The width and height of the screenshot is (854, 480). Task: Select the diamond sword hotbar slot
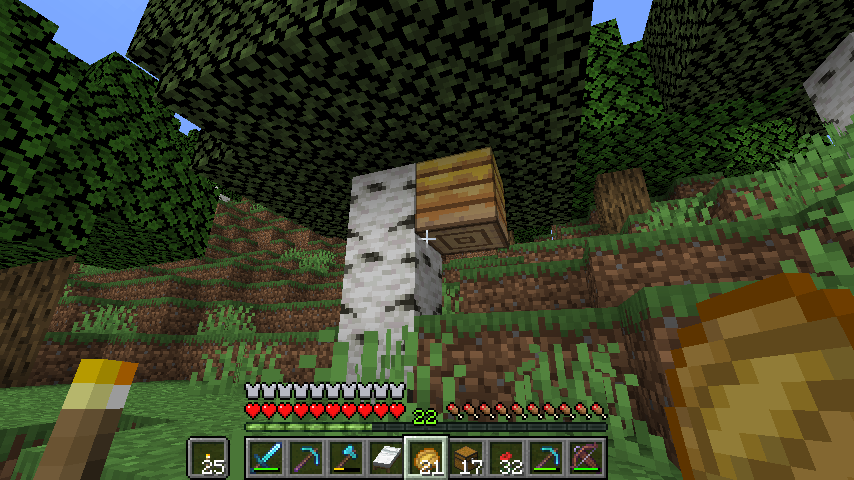pyautogui.click(x=265, y=458)
